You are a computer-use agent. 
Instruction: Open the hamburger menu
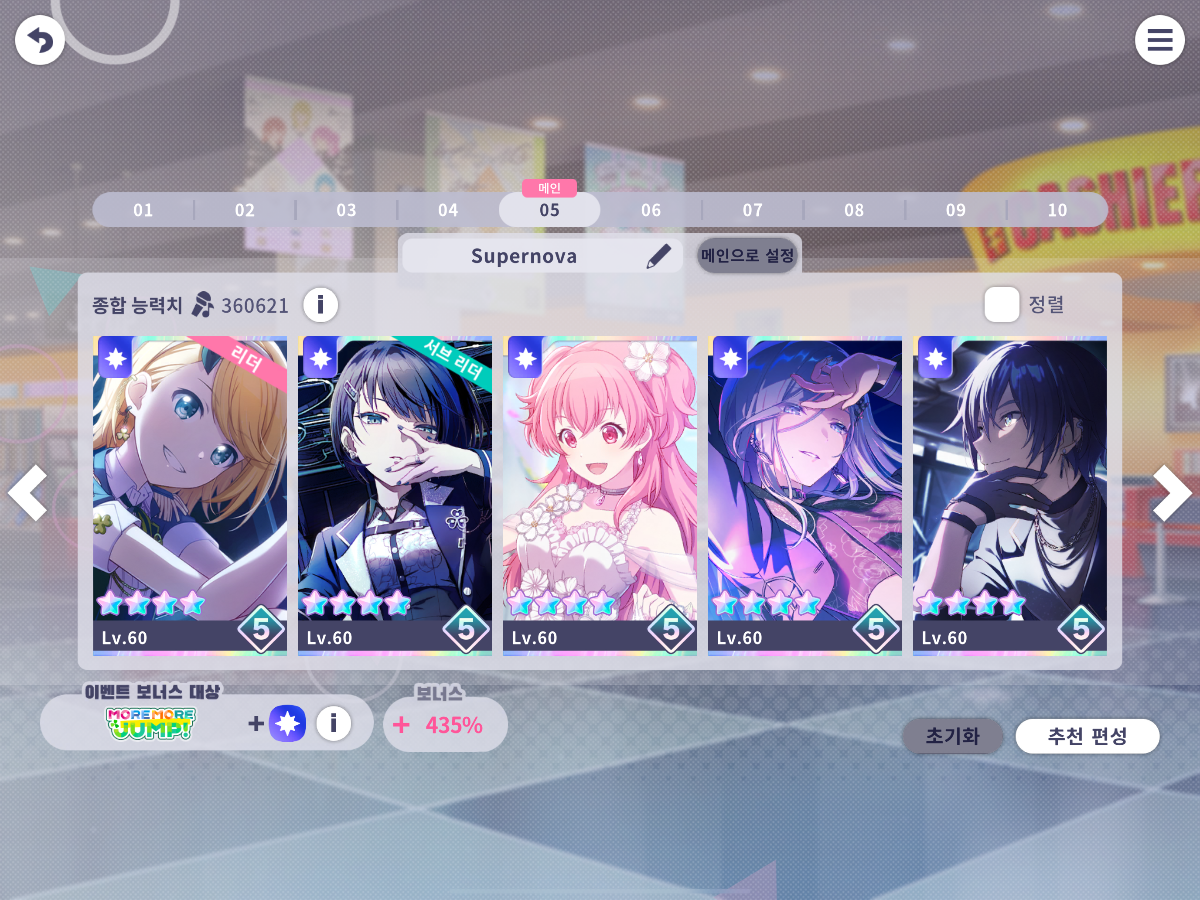coord(1159,41)
